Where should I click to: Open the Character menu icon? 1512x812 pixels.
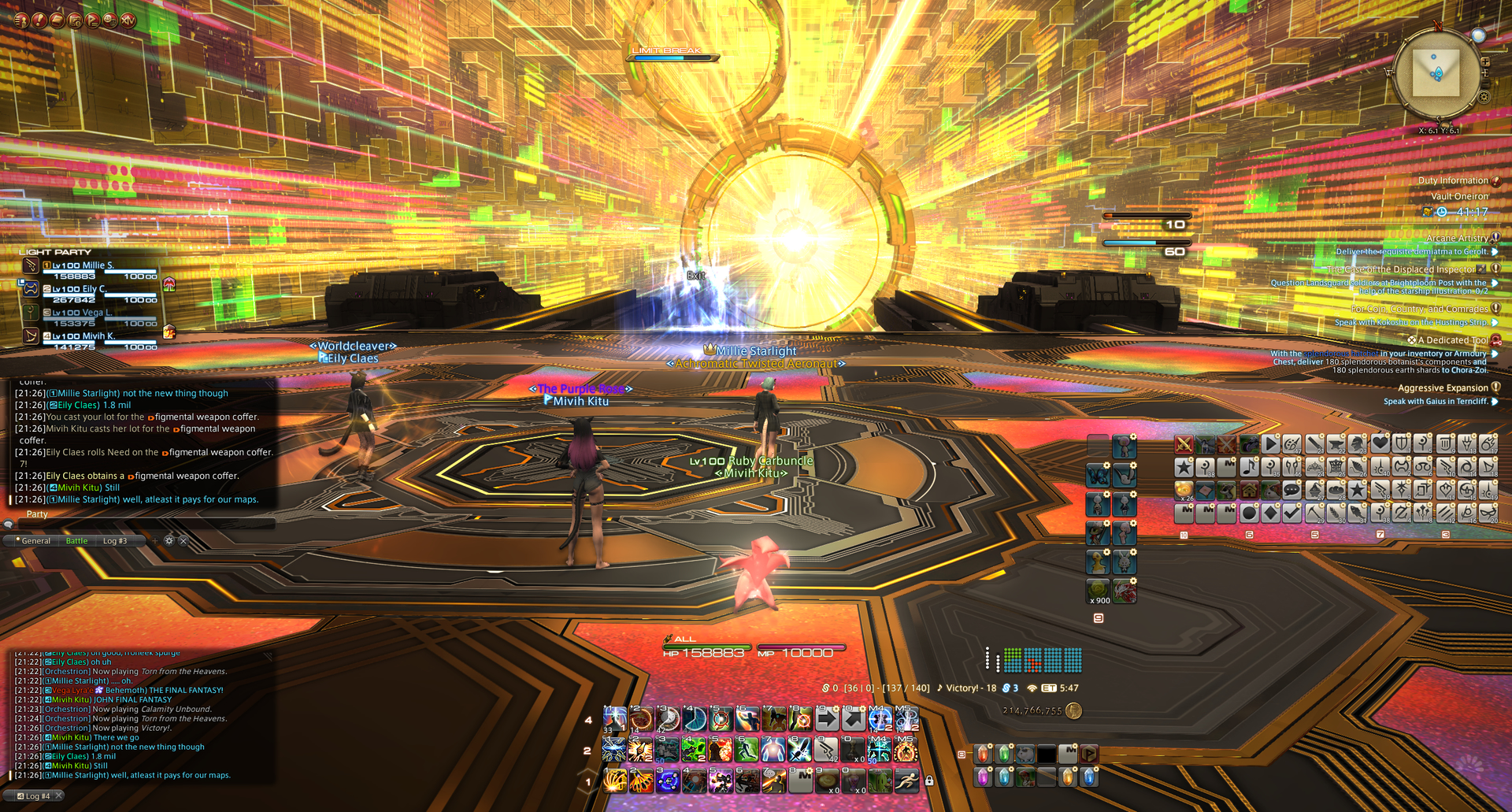point(21,21)
